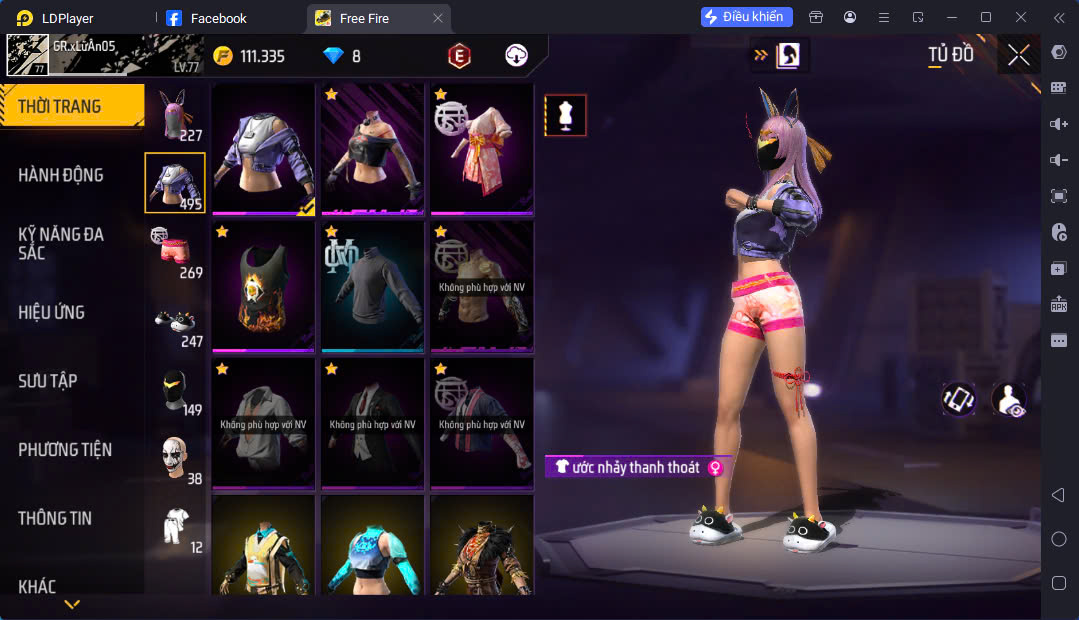
Task: Open the black mask category with 149
Action: (x=176, y=391)
